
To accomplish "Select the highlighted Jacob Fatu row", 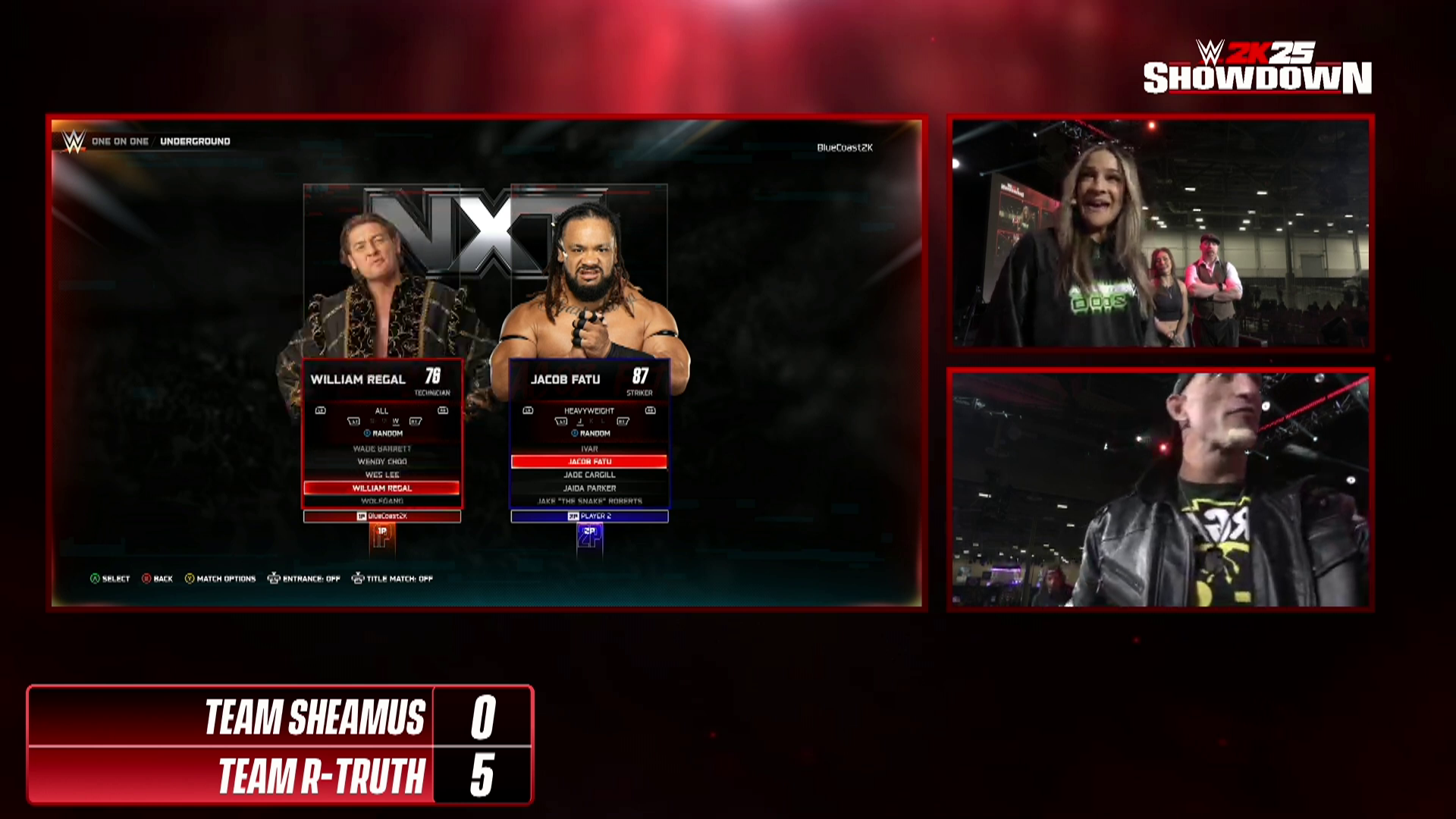I will [589, 462].
